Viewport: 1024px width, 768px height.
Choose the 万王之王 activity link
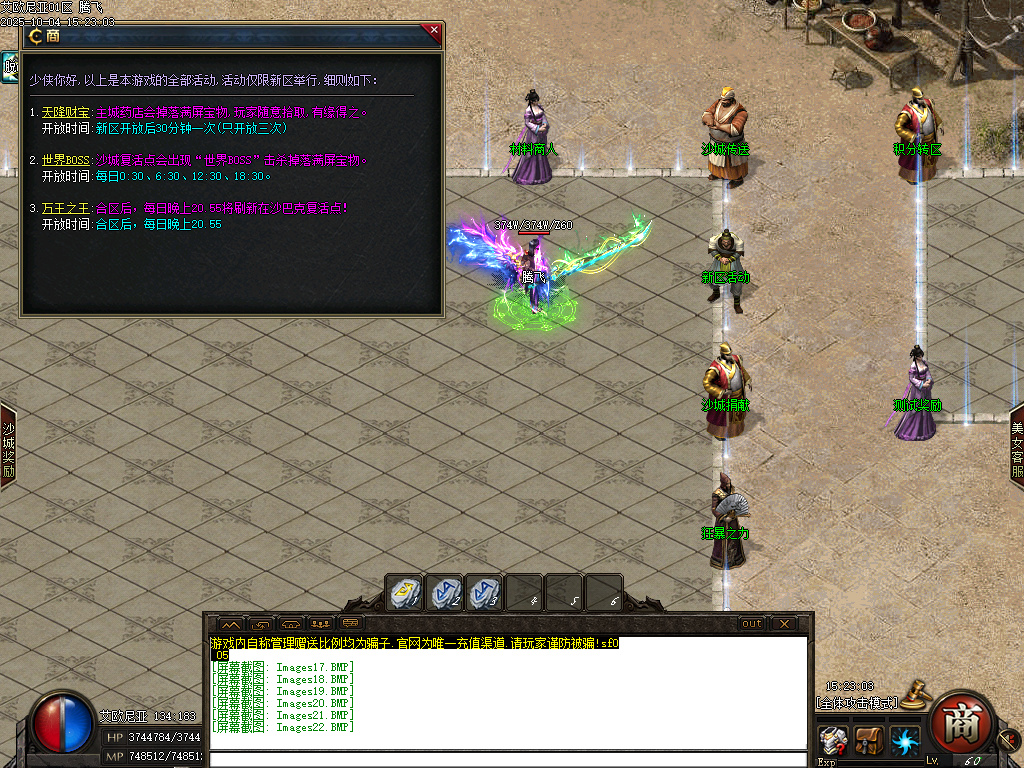point(65,208)
